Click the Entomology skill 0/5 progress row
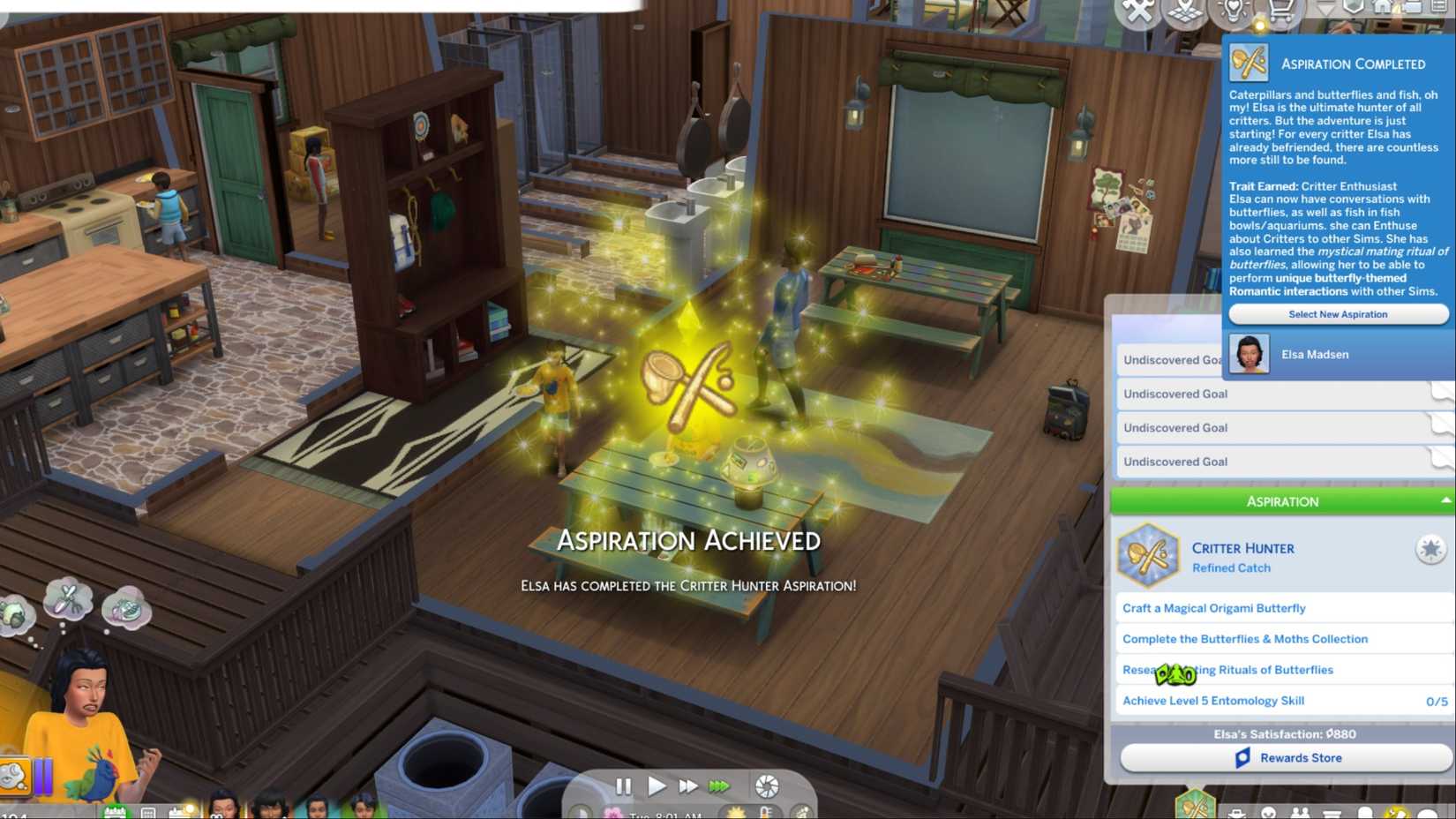The height and width of the screenshot is (819, 1456). (x=1280, y=700)
